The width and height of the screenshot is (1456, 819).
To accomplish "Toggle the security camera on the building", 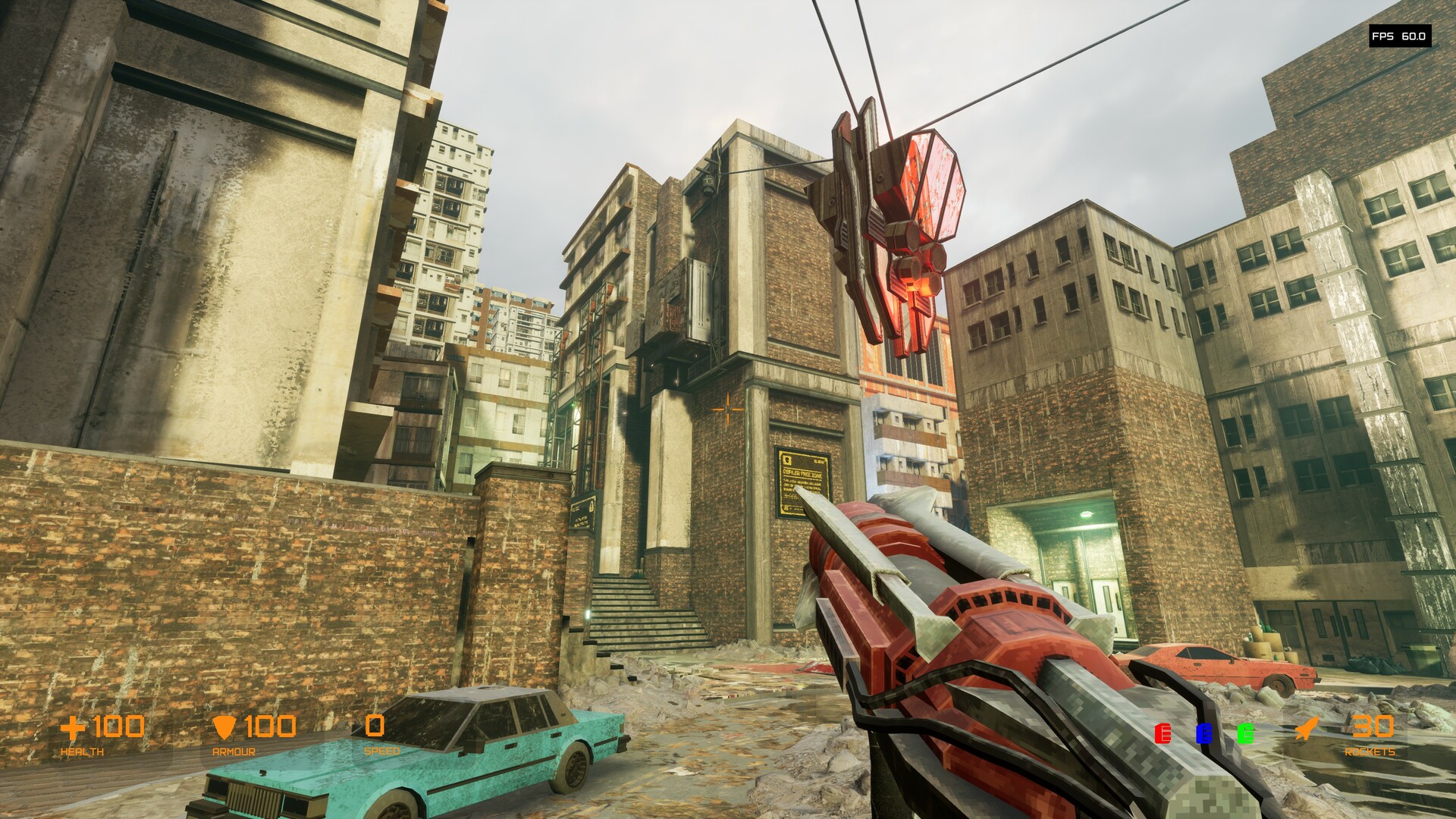I will point(707,184).
